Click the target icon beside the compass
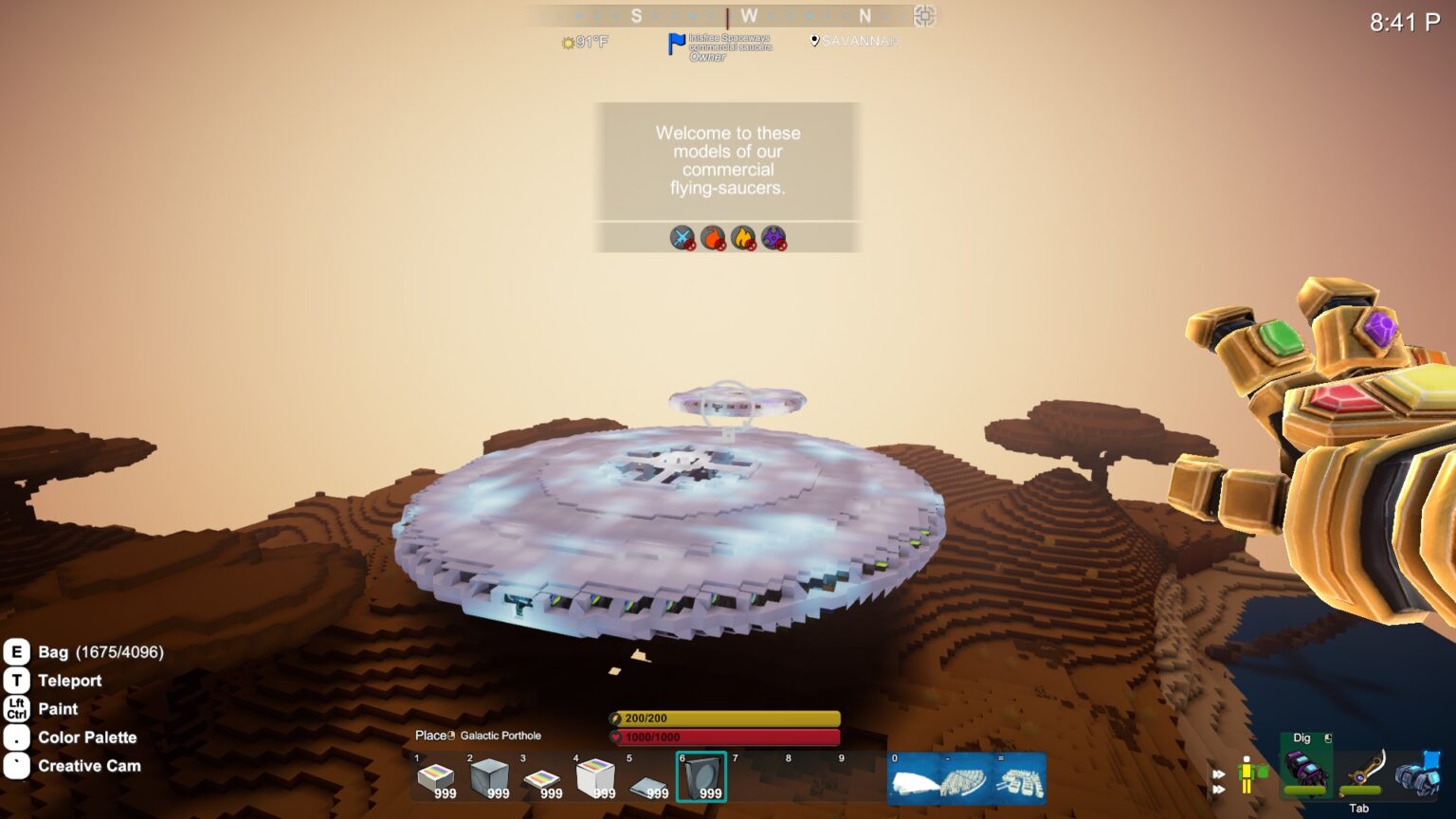The height and width of the screenshot is (819, 1456). pyautogui.click(x=924, y=16)
